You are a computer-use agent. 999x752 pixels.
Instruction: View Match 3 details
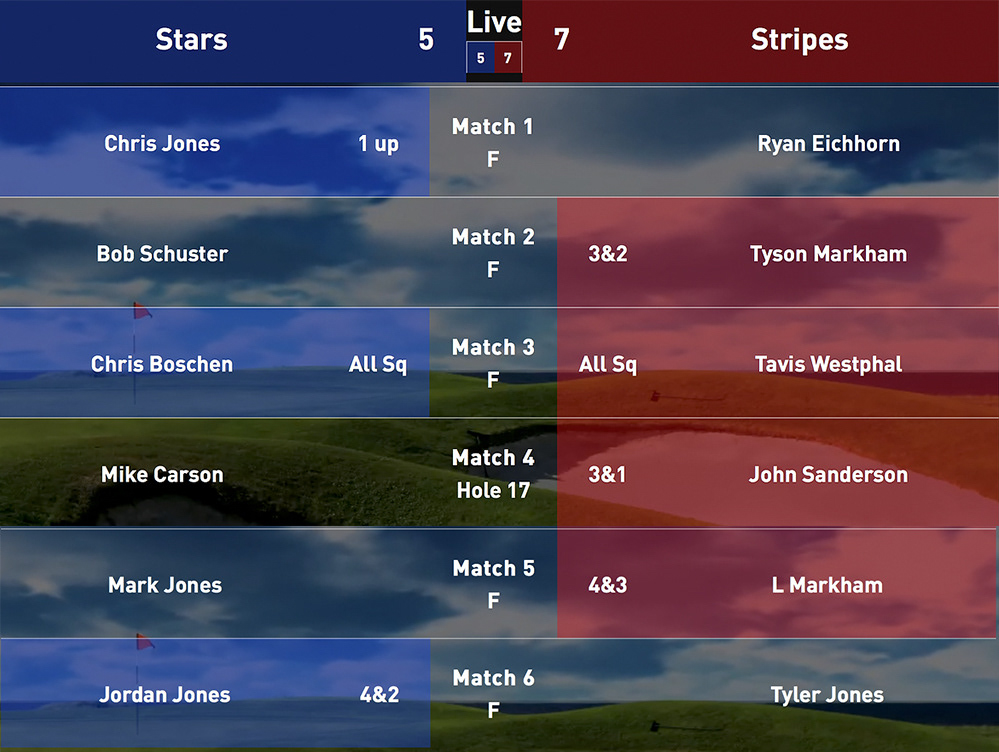(x=493, y=363)
